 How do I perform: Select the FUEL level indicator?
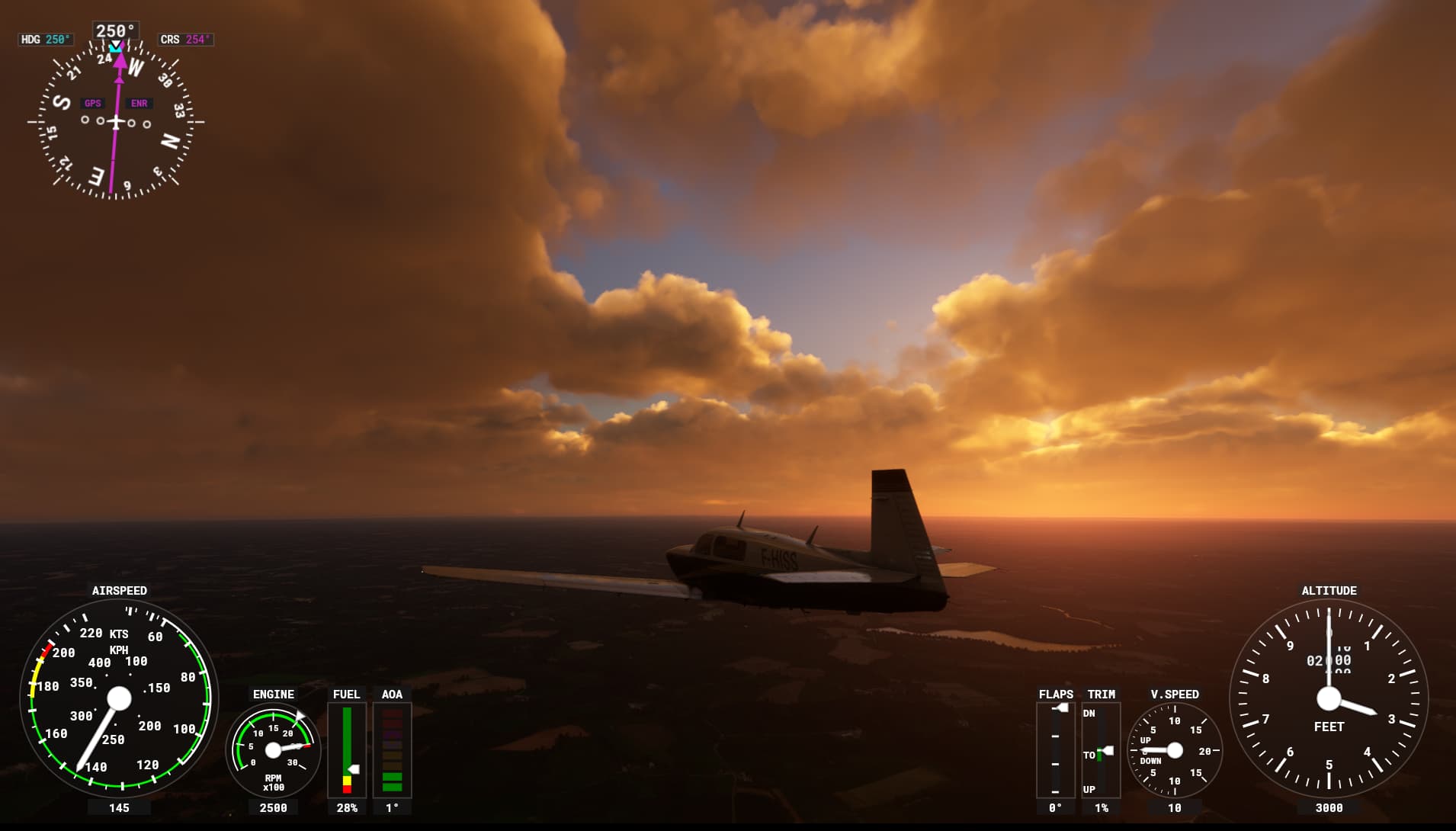tap(347, 751)
